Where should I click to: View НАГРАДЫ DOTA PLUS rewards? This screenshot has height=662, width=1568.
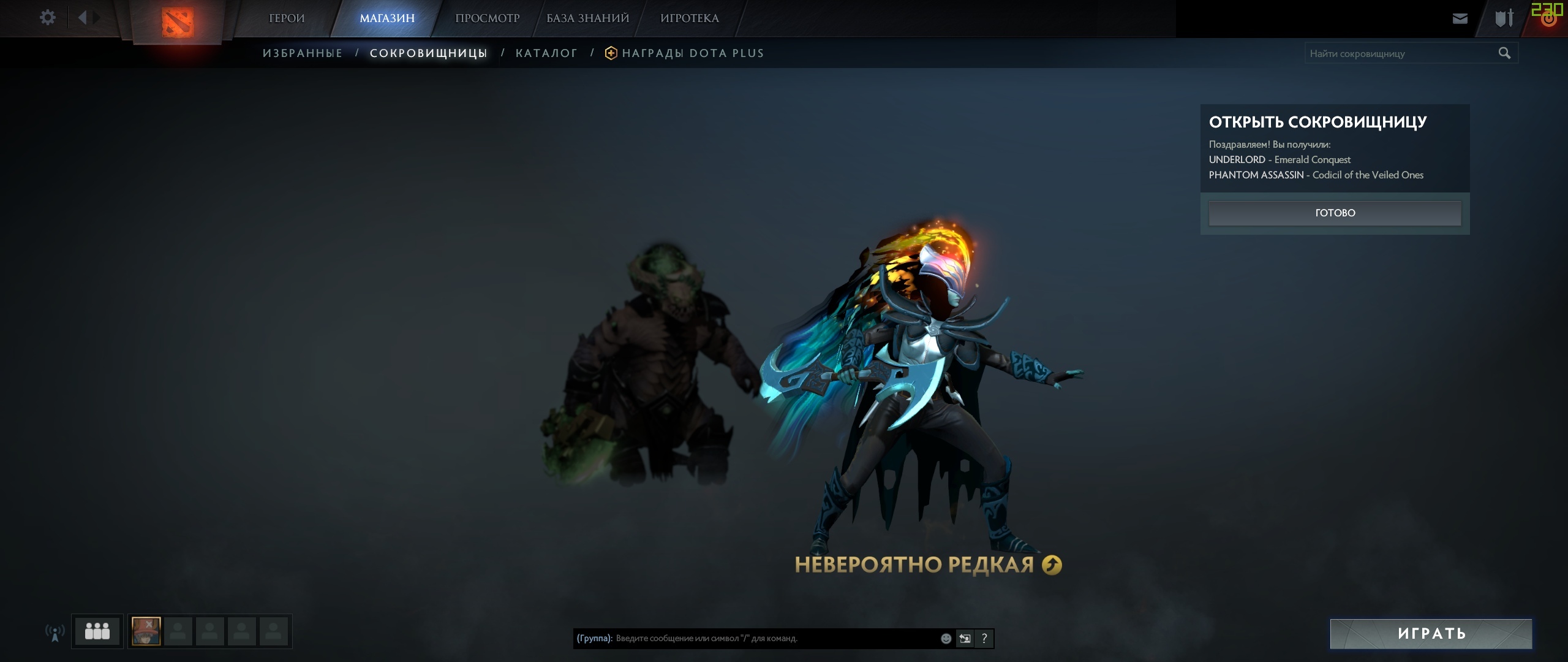(692, 53)
